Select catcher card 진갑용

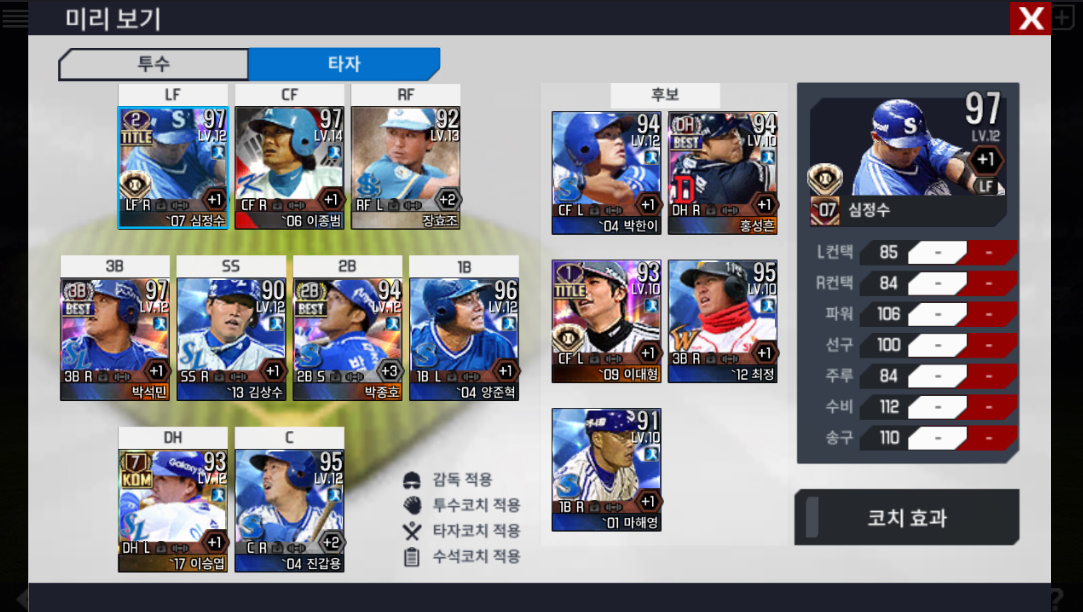click(289, 510)
